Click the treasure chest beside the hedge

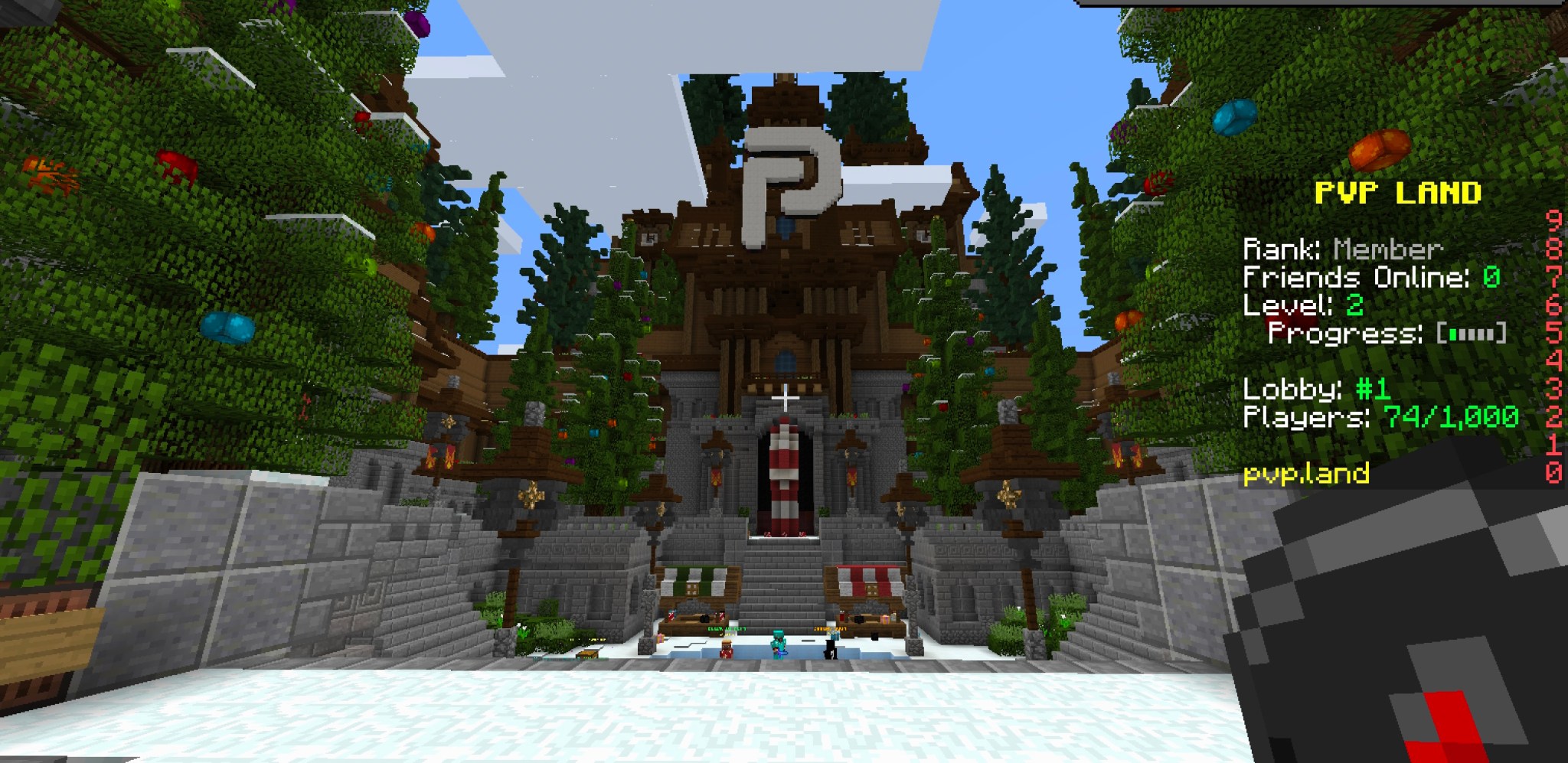click(587, 654)
